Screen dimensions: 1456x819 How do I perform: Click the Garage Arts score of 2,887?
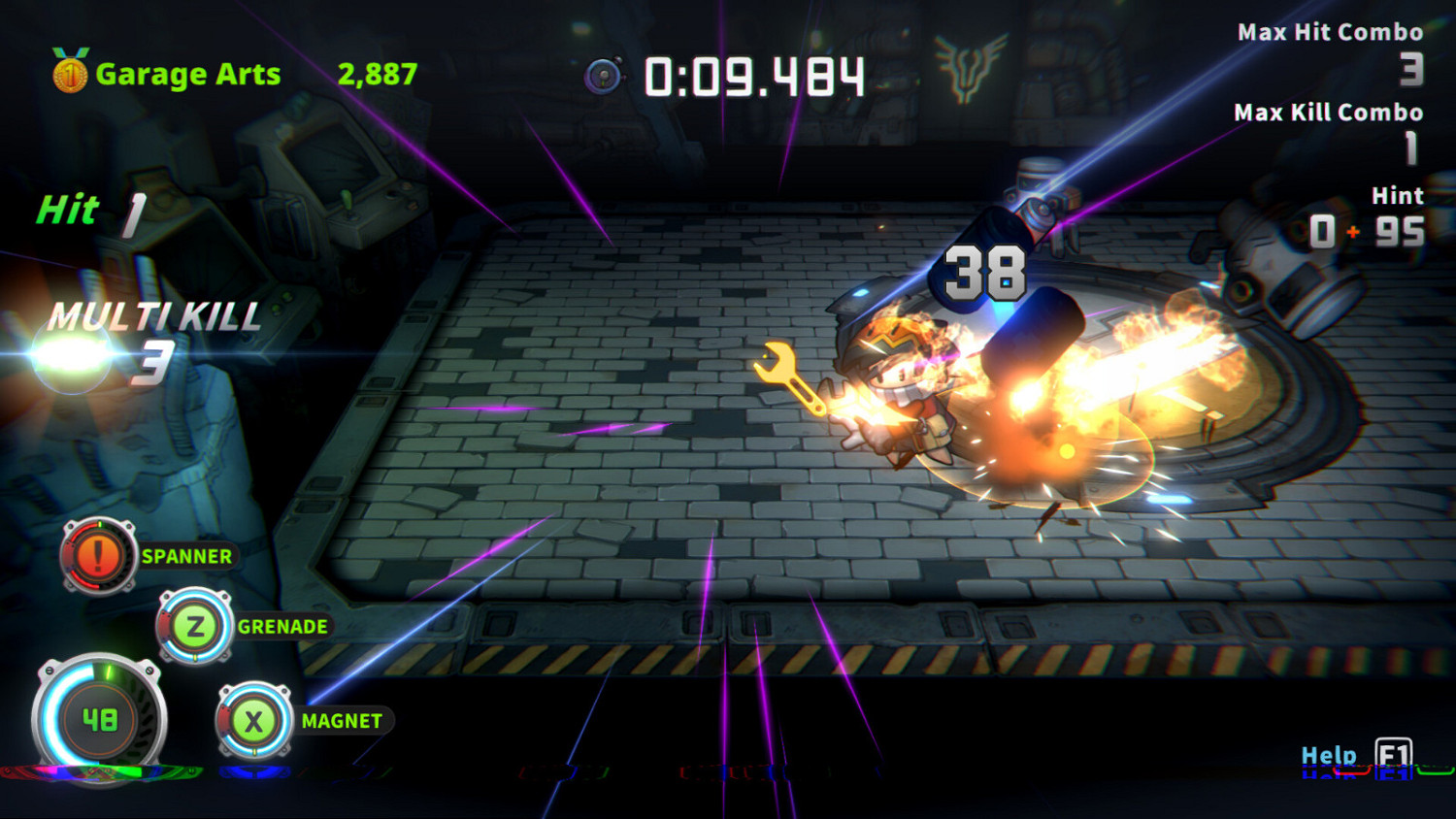pos(376,73)
